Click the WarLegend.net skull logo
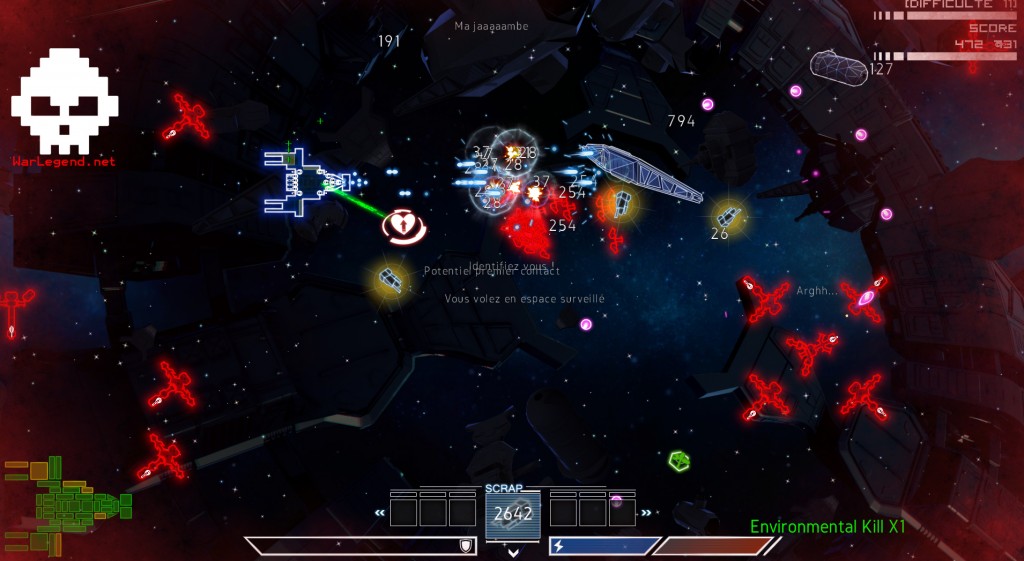 coord(64,101)
